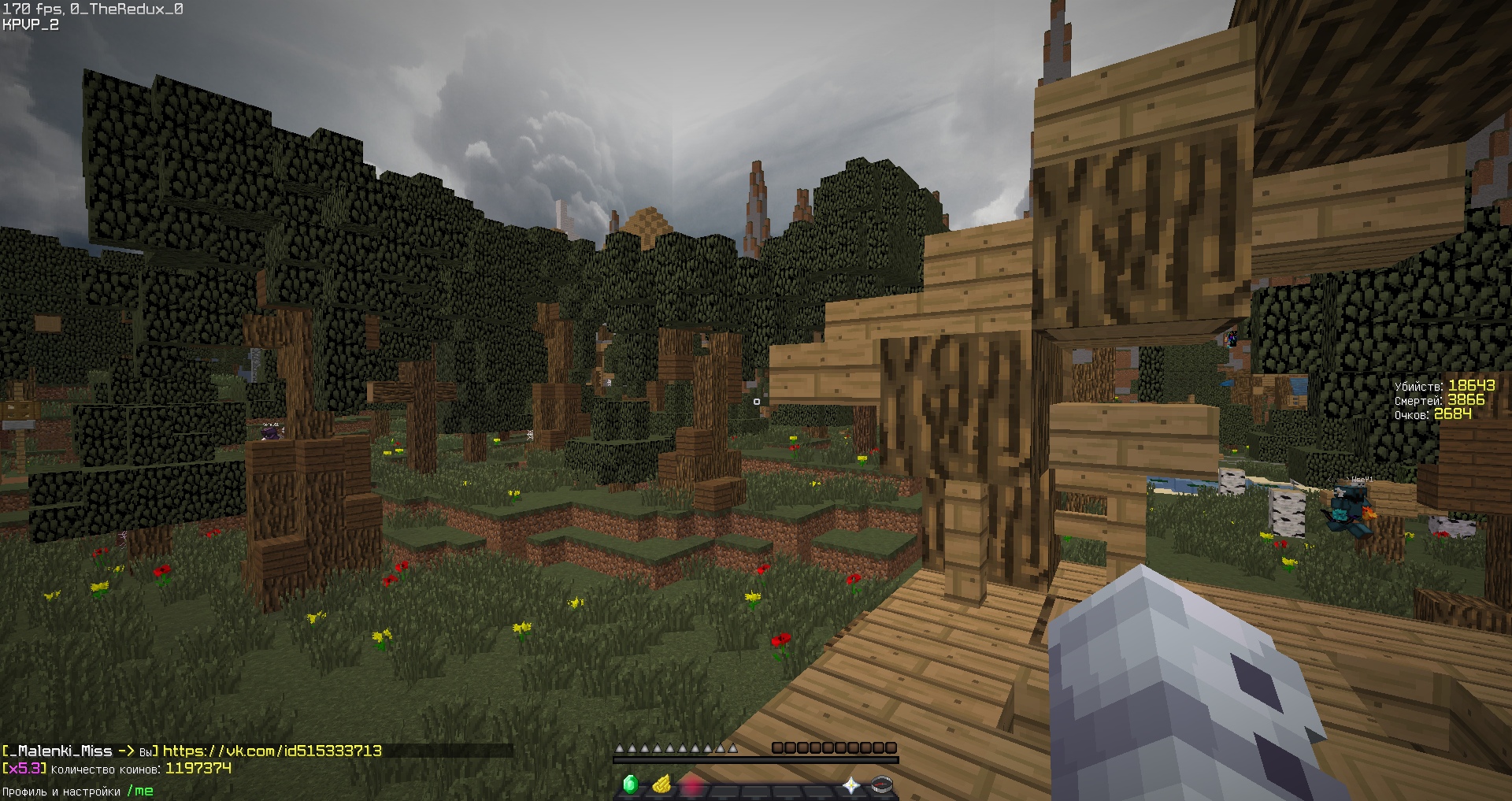Select the nether star hotbar slot

(851, 784)
